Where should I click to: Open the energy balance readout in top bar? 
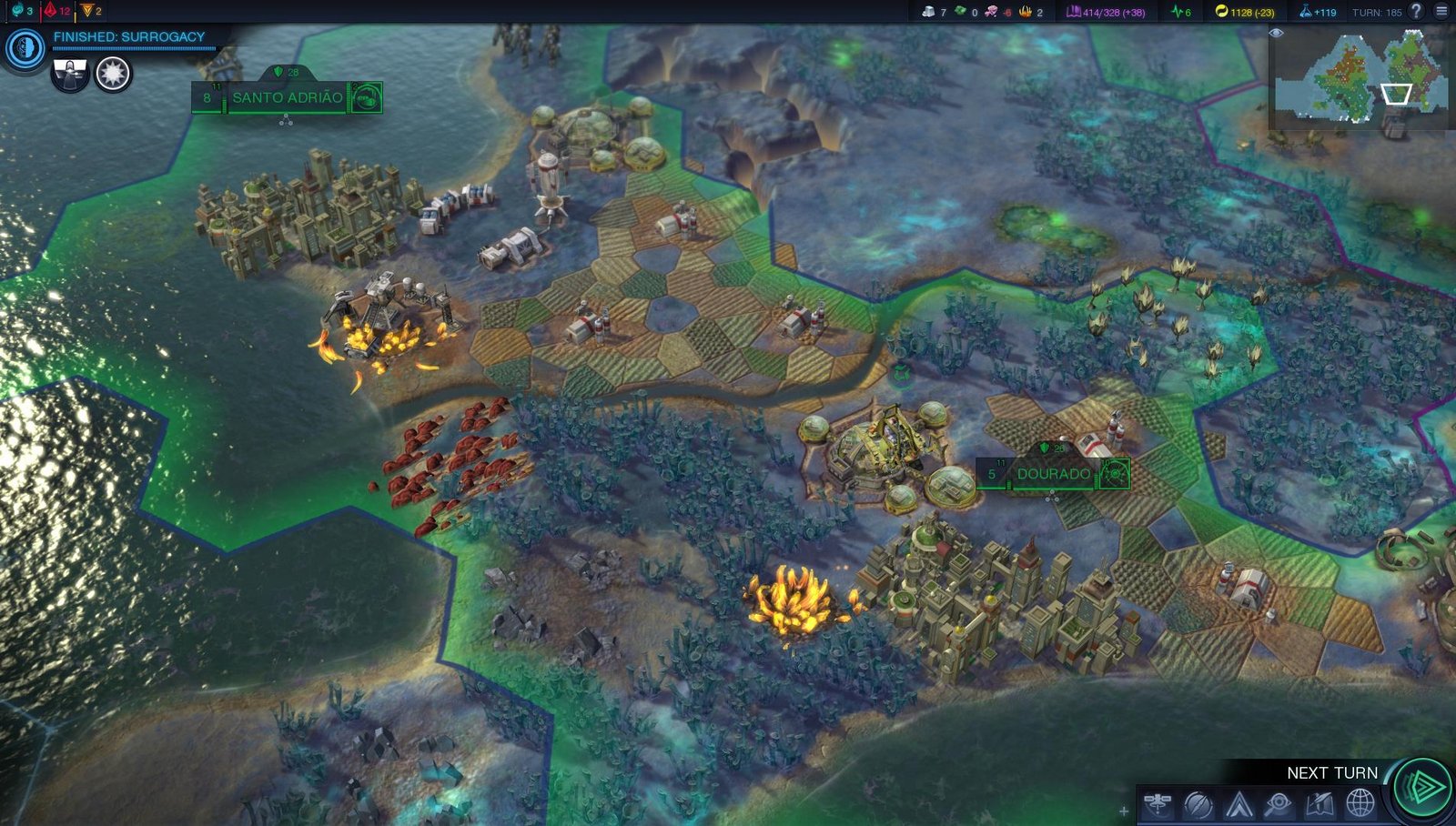[1245, 12]
